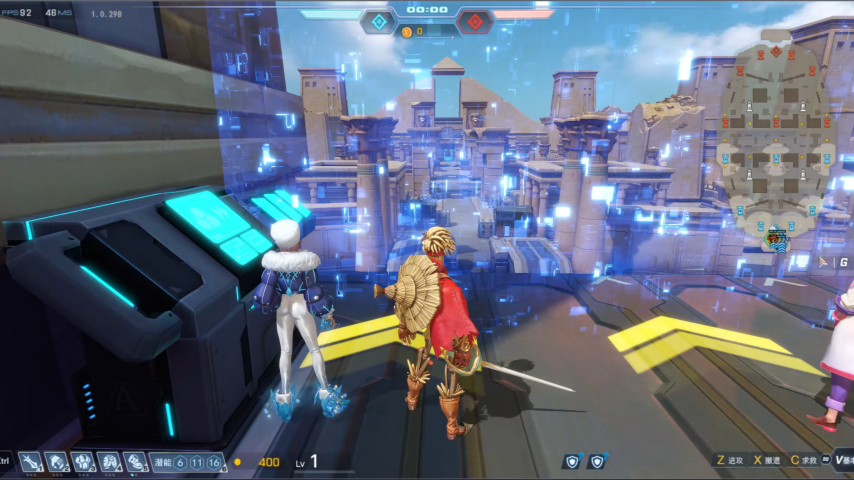Screen dimensions: 854x480
Task: Send the 求救 help request command
Action: click(x=805, y=461)
